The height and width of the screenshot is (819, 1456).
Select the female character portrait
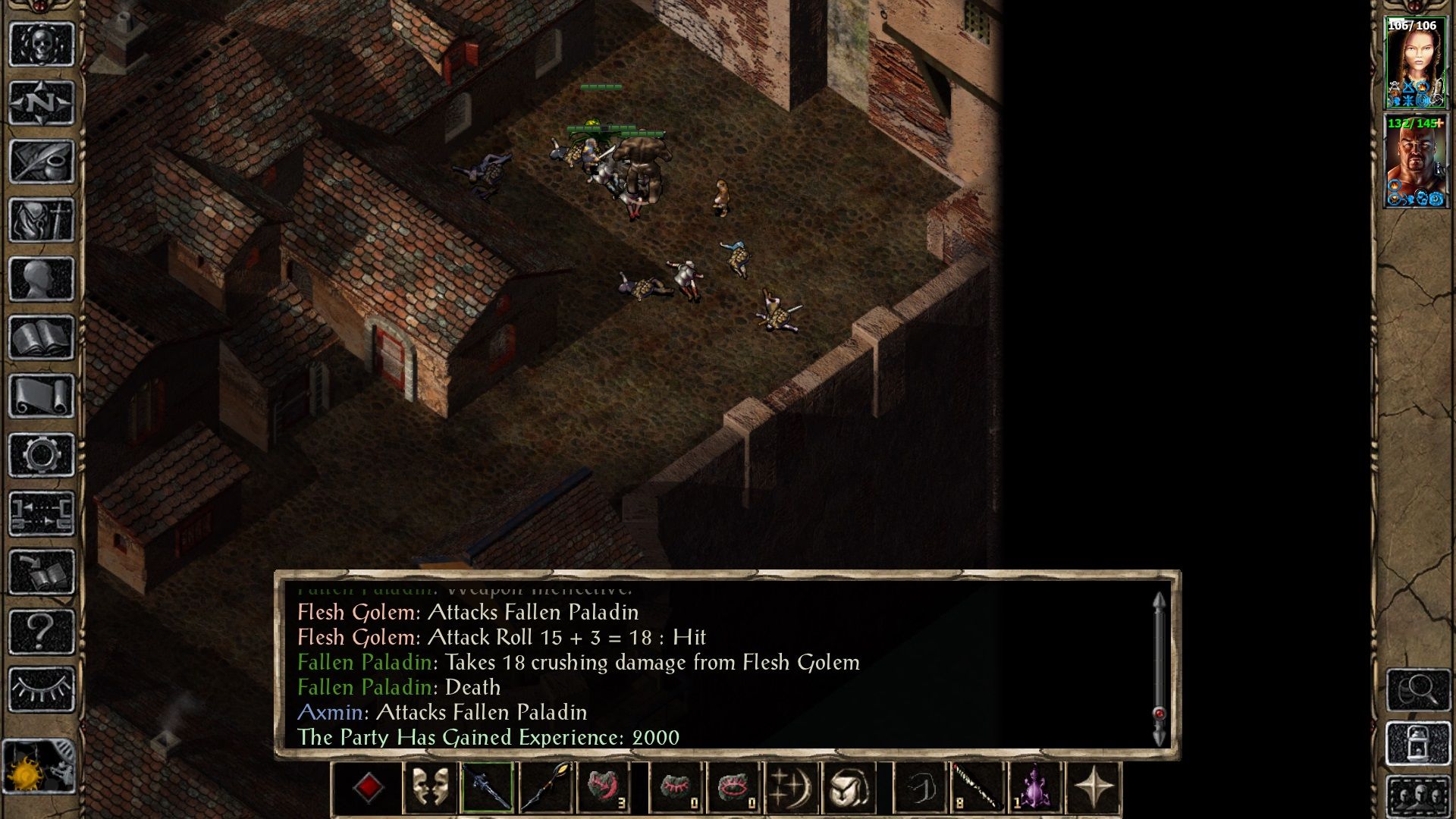(1415, 62)
